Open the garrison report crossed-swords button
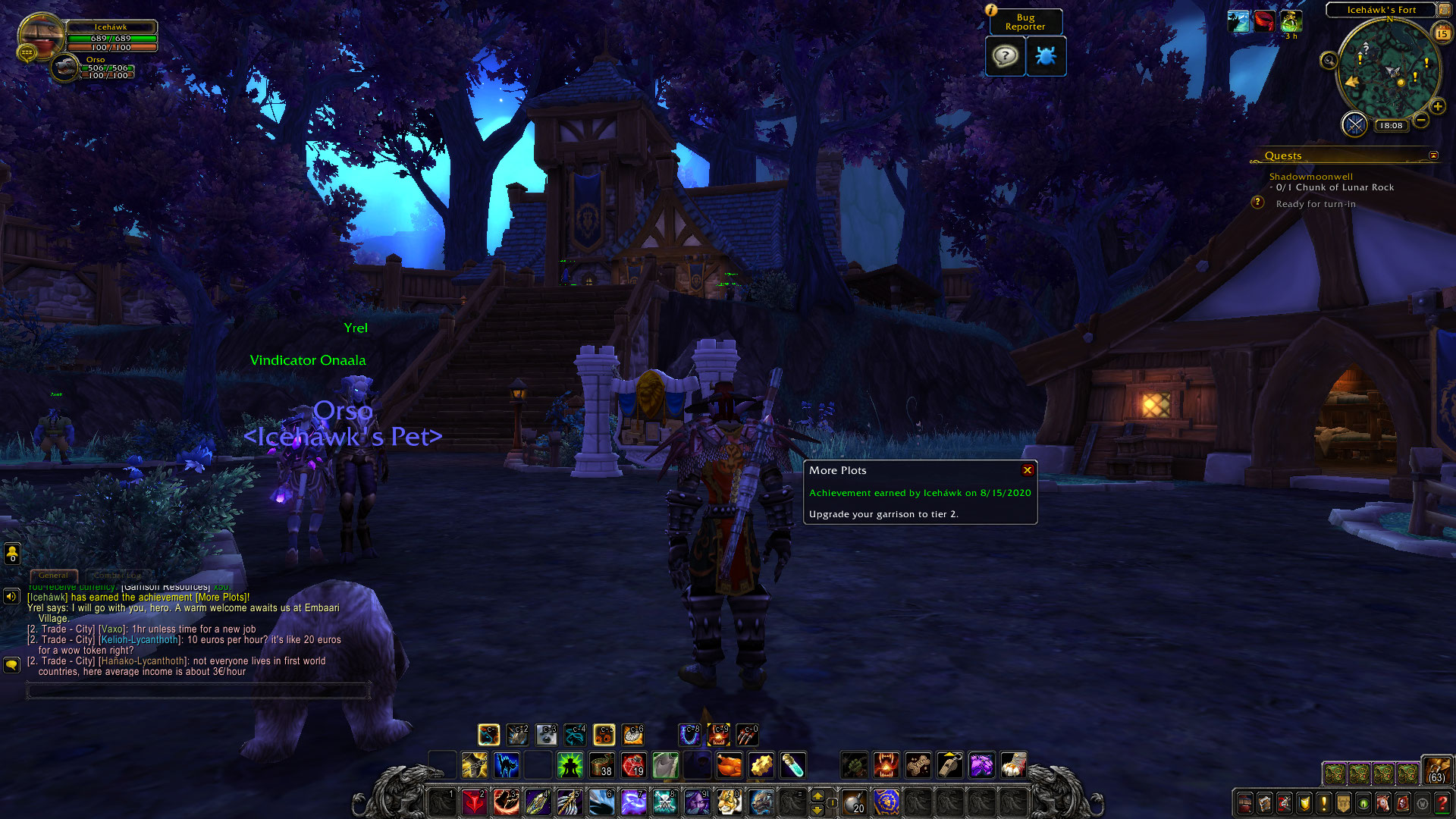The image size is (1456, 819). (1354, 124)
